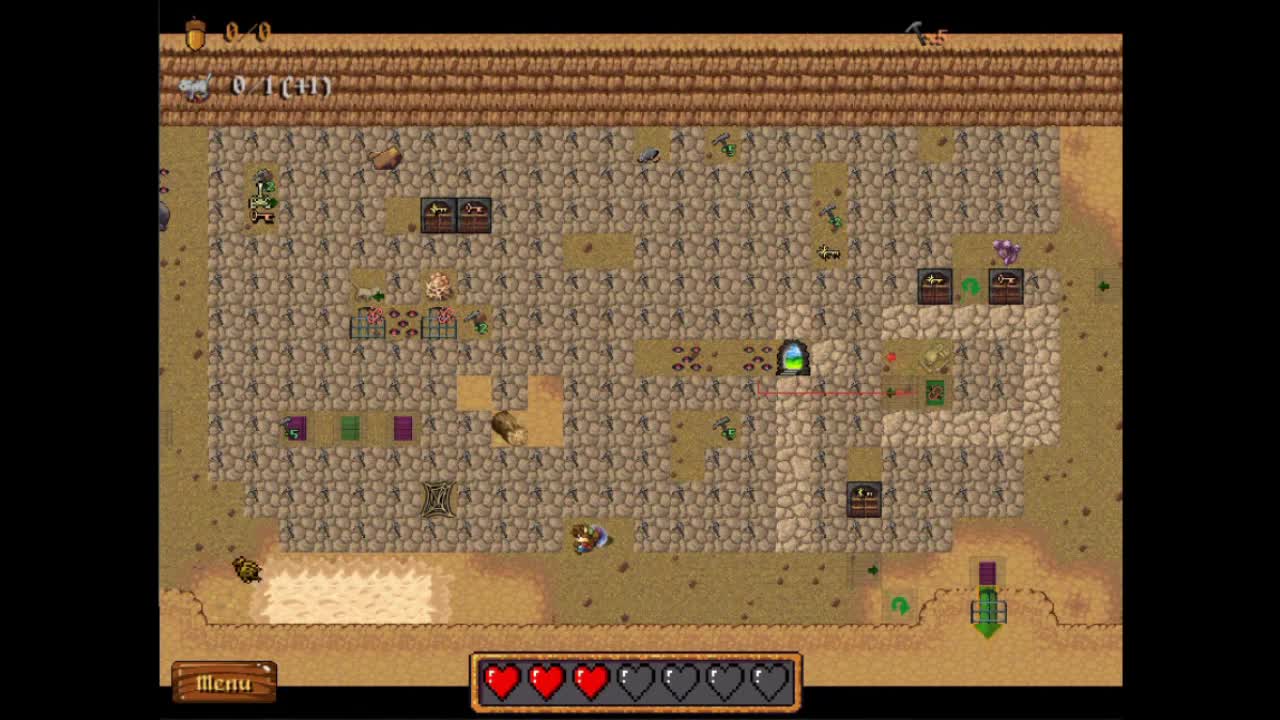Open the treasure chest with the key icon
Screen dimensions: 1280x720
[x=1005, y=284]
